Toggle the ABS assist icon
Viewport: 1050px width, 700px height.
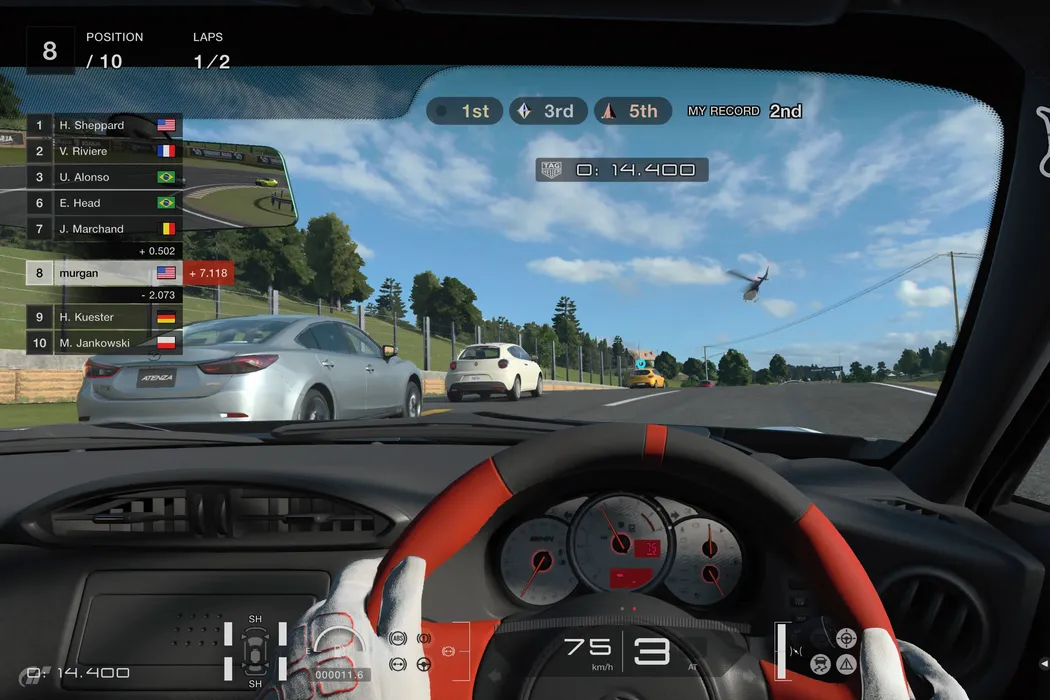pos(397,638)
